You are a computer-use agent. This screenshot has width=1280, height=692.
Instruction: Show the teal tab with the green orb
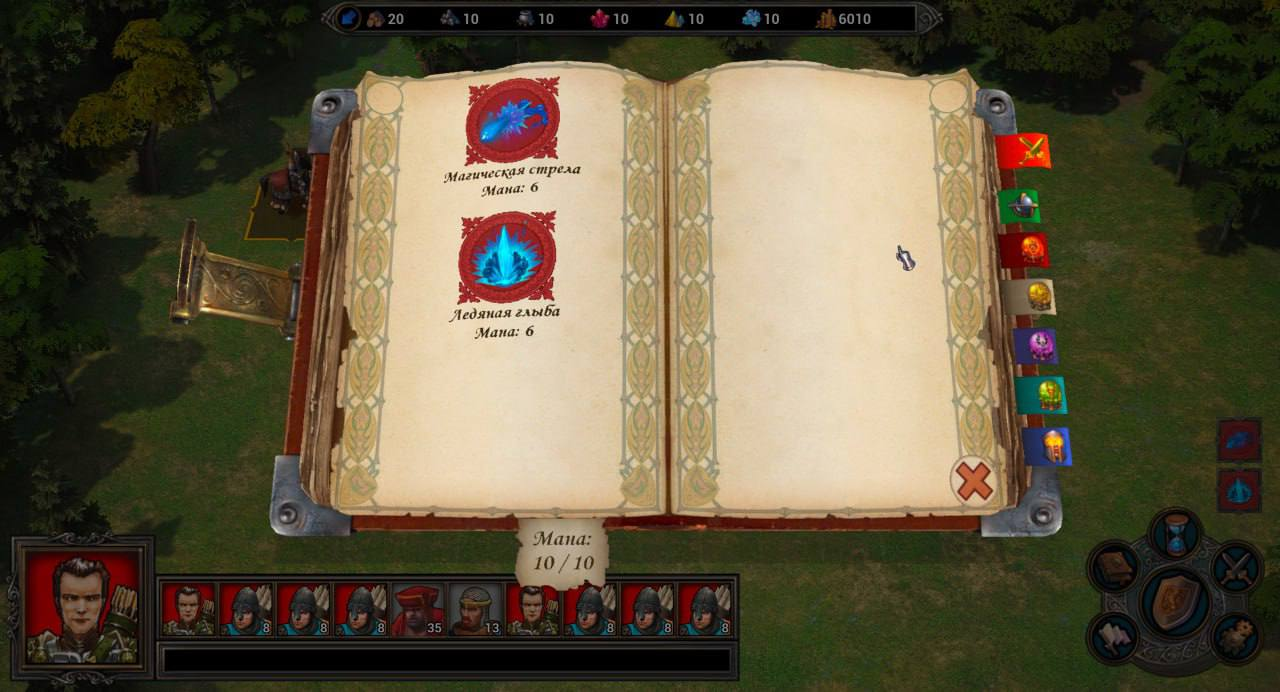1043,395
